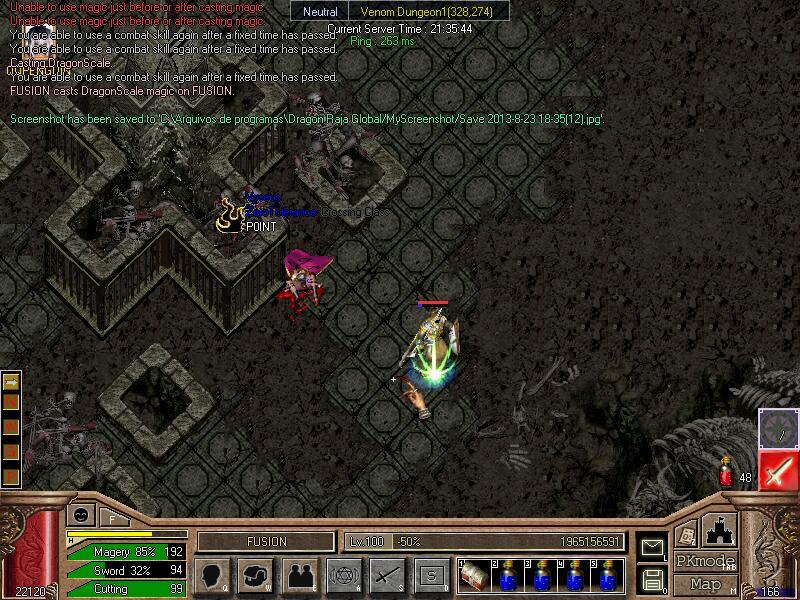Open the head silhouette character button
The width and height of the screenshot is (800, 600).
(213, 575)
